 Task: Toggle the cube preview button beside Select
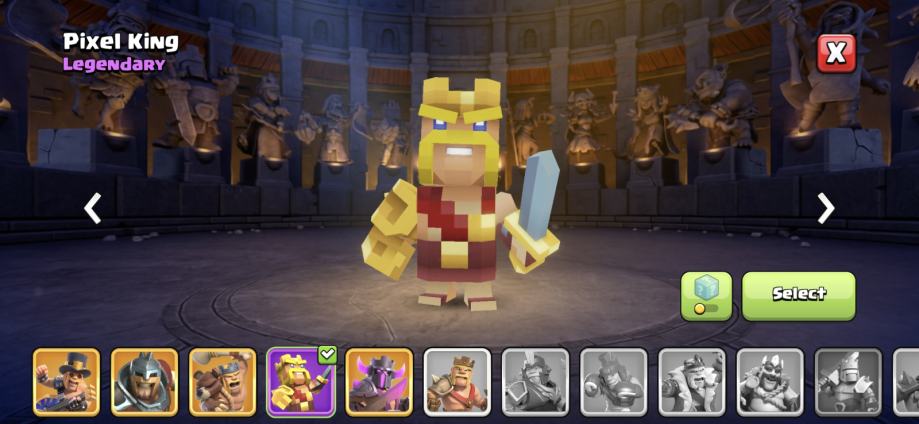click(706, 295)
